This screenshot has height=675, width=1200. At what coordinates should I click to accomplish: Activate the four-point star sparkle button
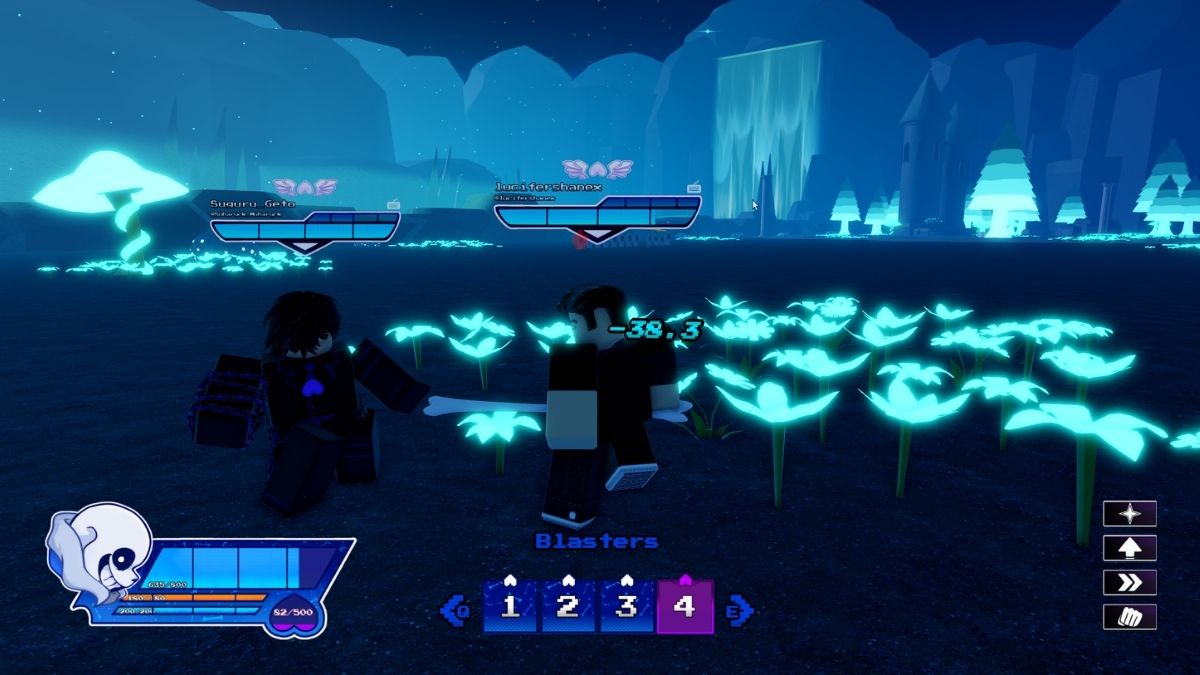tap(1129, 514)
